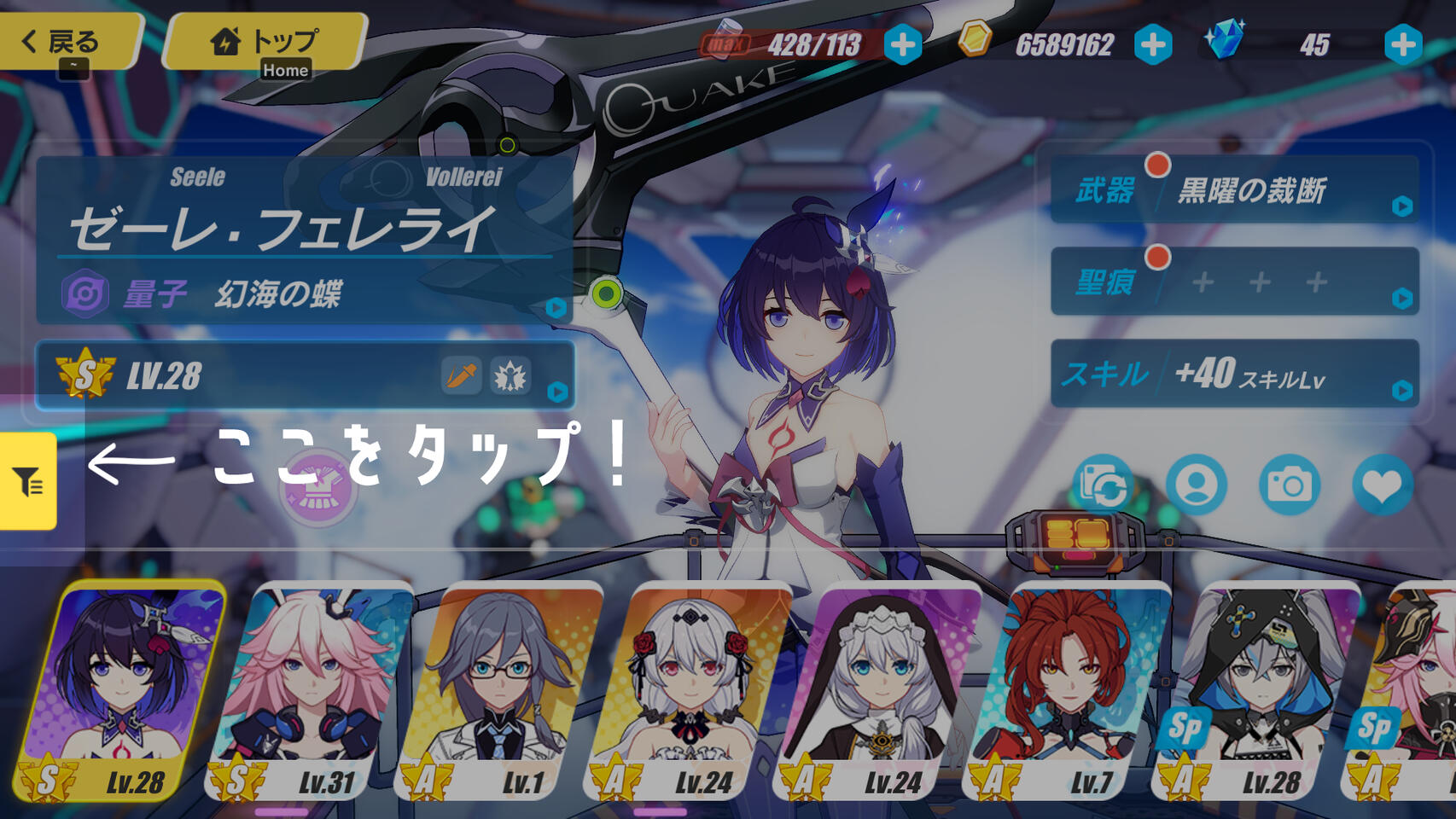The image size is (1456, 819).
Task: Open the 聖痕 stigmata panel
Action: point(1234,282)
